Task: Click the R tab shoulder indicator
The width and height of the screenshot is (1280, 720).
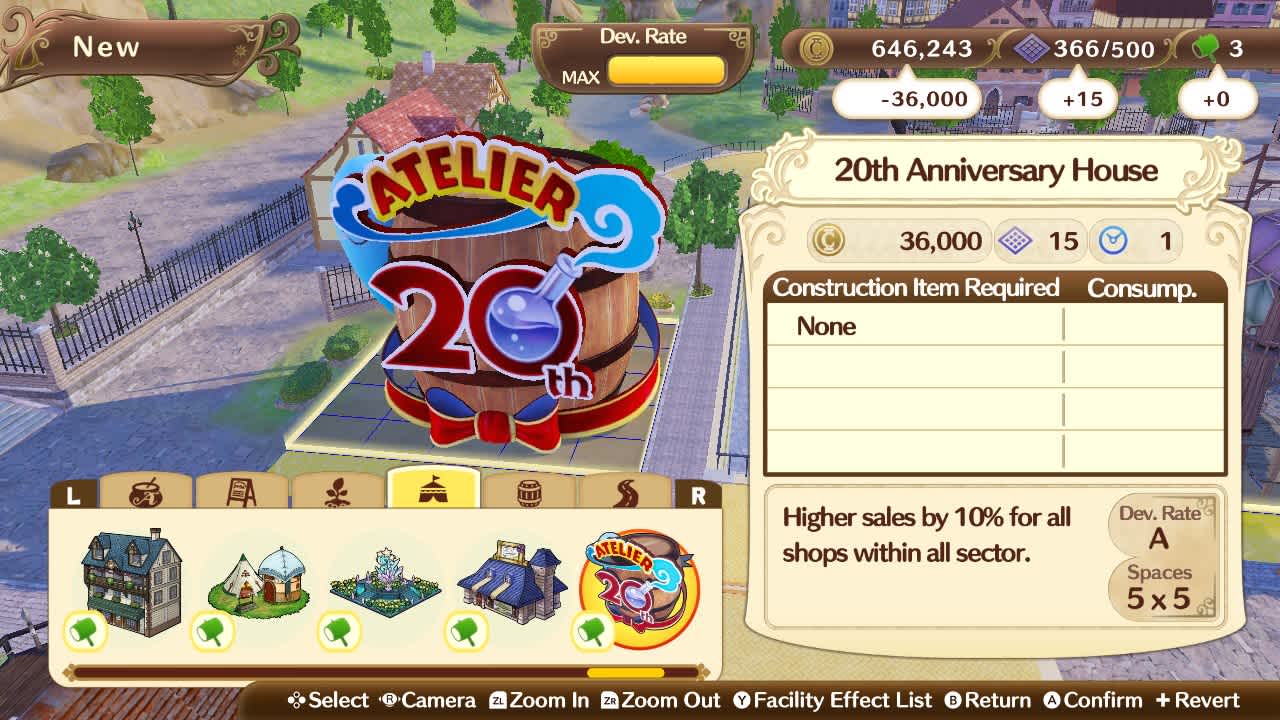Action: tap(700, 494)
